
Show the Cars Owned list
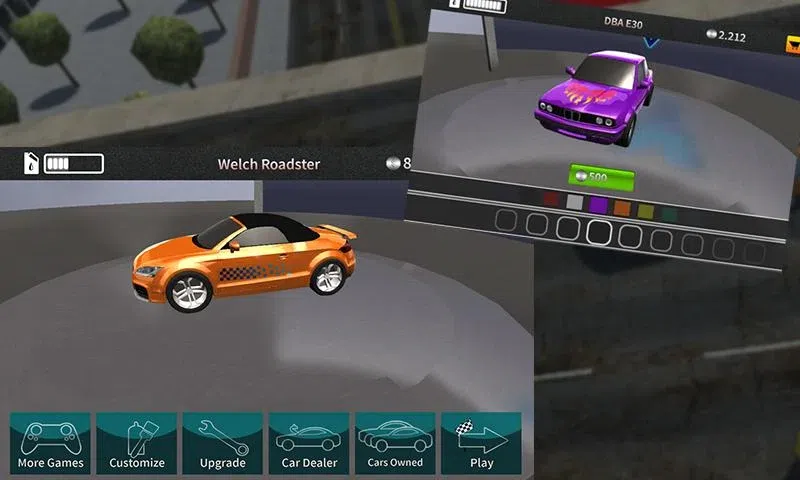click(395, 443)
